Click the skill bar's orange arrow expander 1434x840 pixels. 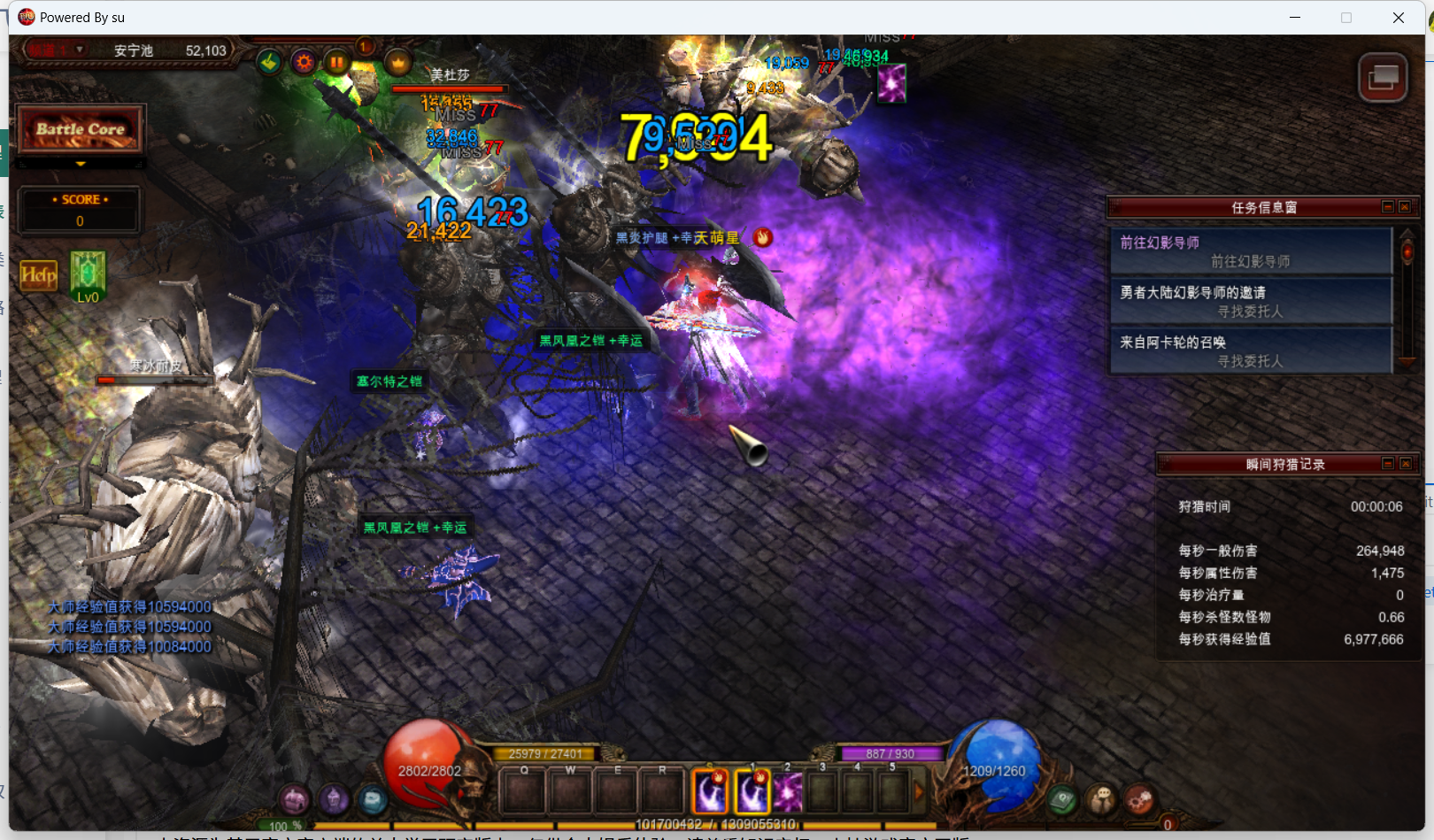919,792
